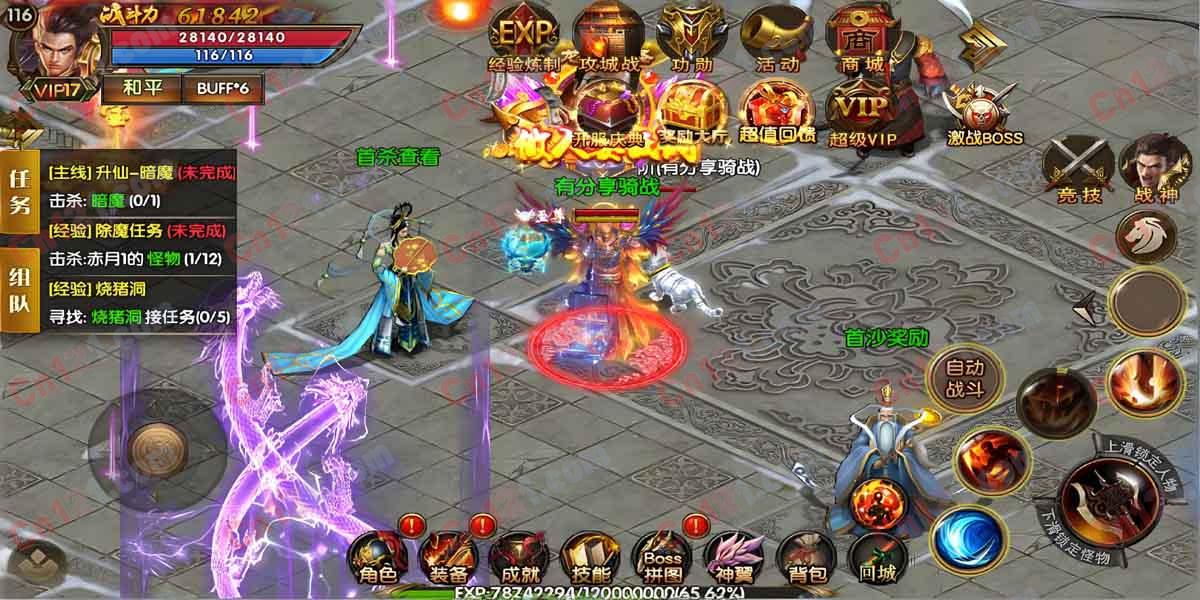Open the 超值回馈 gift offer

click(777, 108)
